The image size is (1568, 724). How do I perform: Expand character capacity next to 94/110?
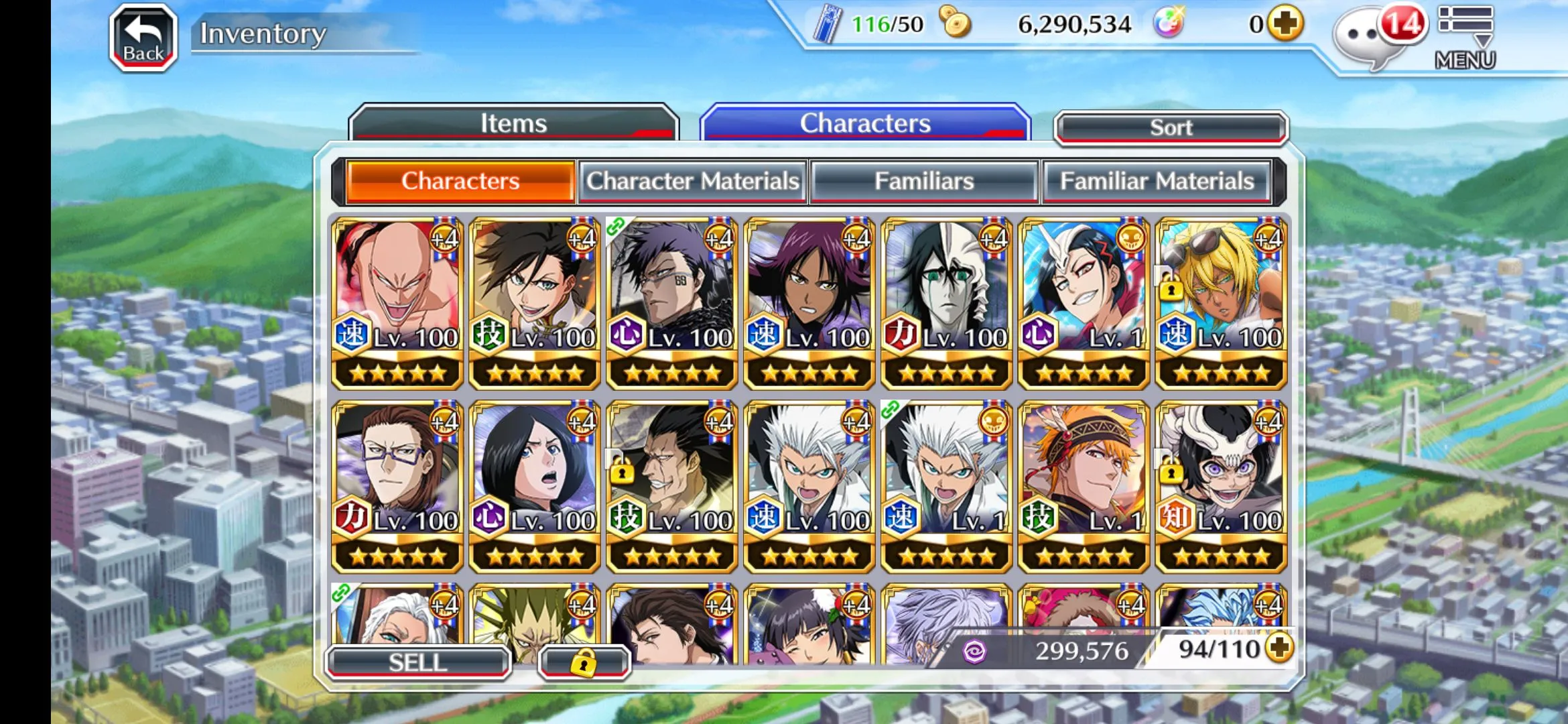tap(1279, 648)
